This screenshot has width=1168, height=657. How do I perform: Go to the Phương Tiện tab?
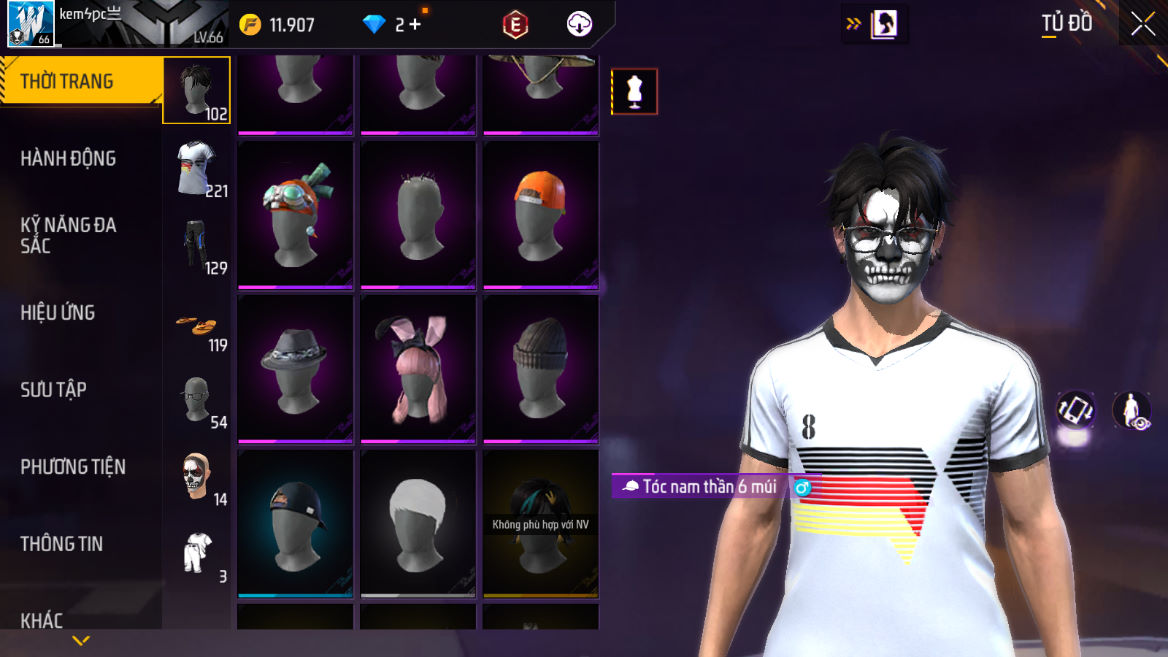coord(73,466)
